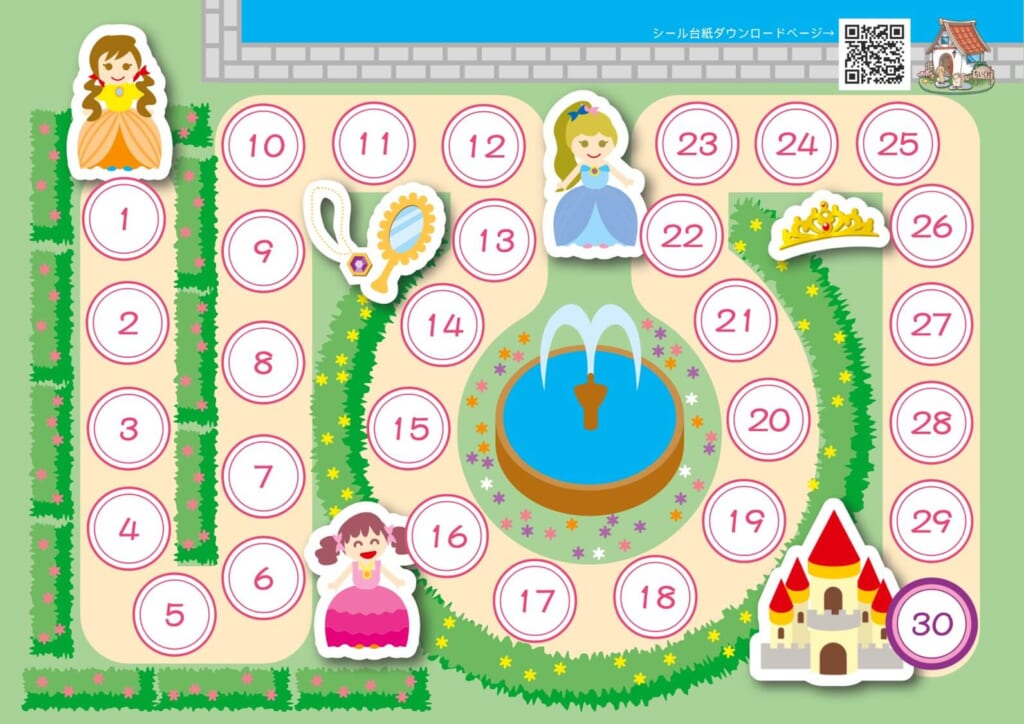This screenshot has width=1024, height=724.
Task: Open the sticker sheet download QR code
Action: click(874, 54)
